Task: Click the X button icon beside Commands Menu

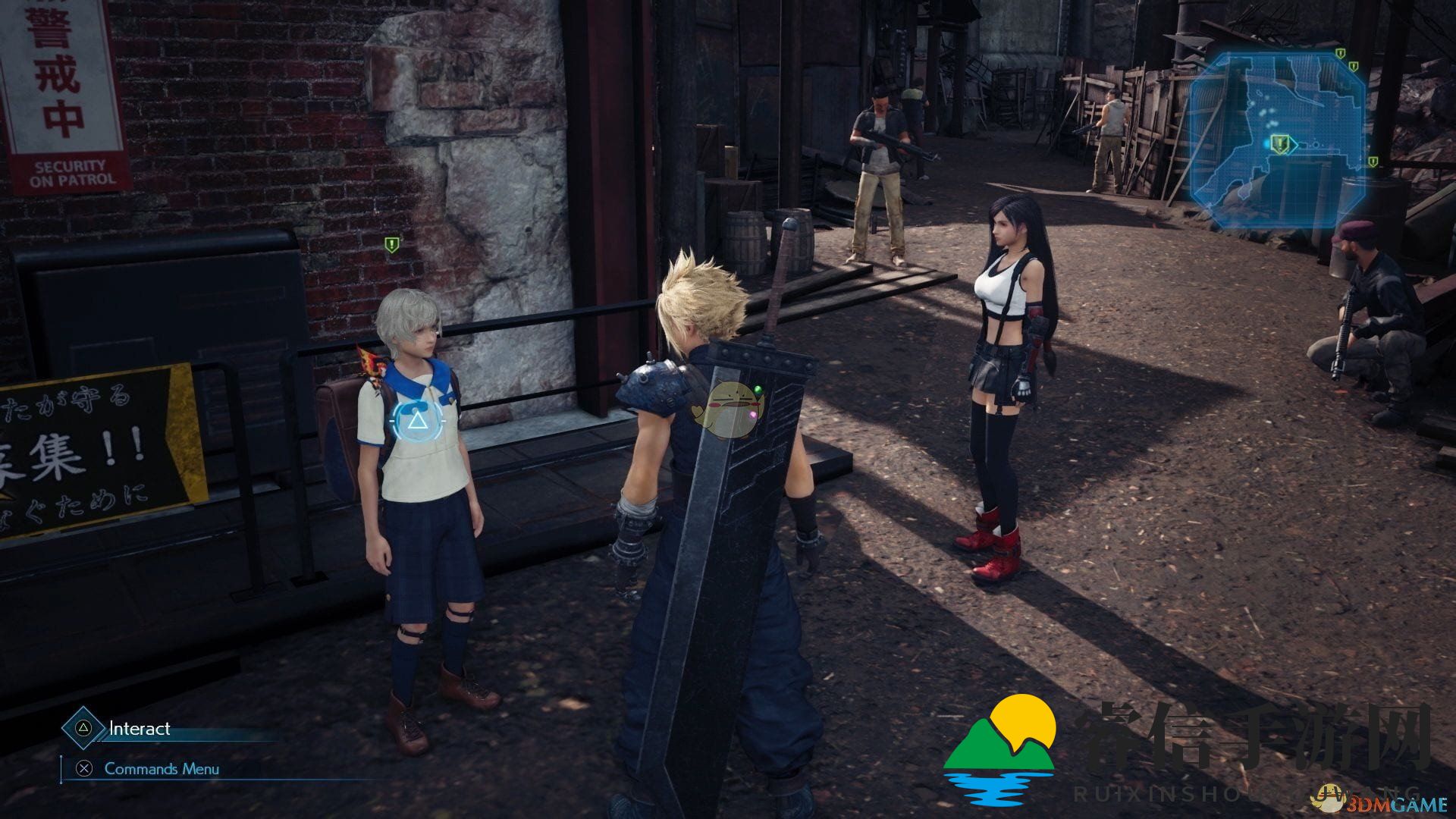Action: click(84, 768)
